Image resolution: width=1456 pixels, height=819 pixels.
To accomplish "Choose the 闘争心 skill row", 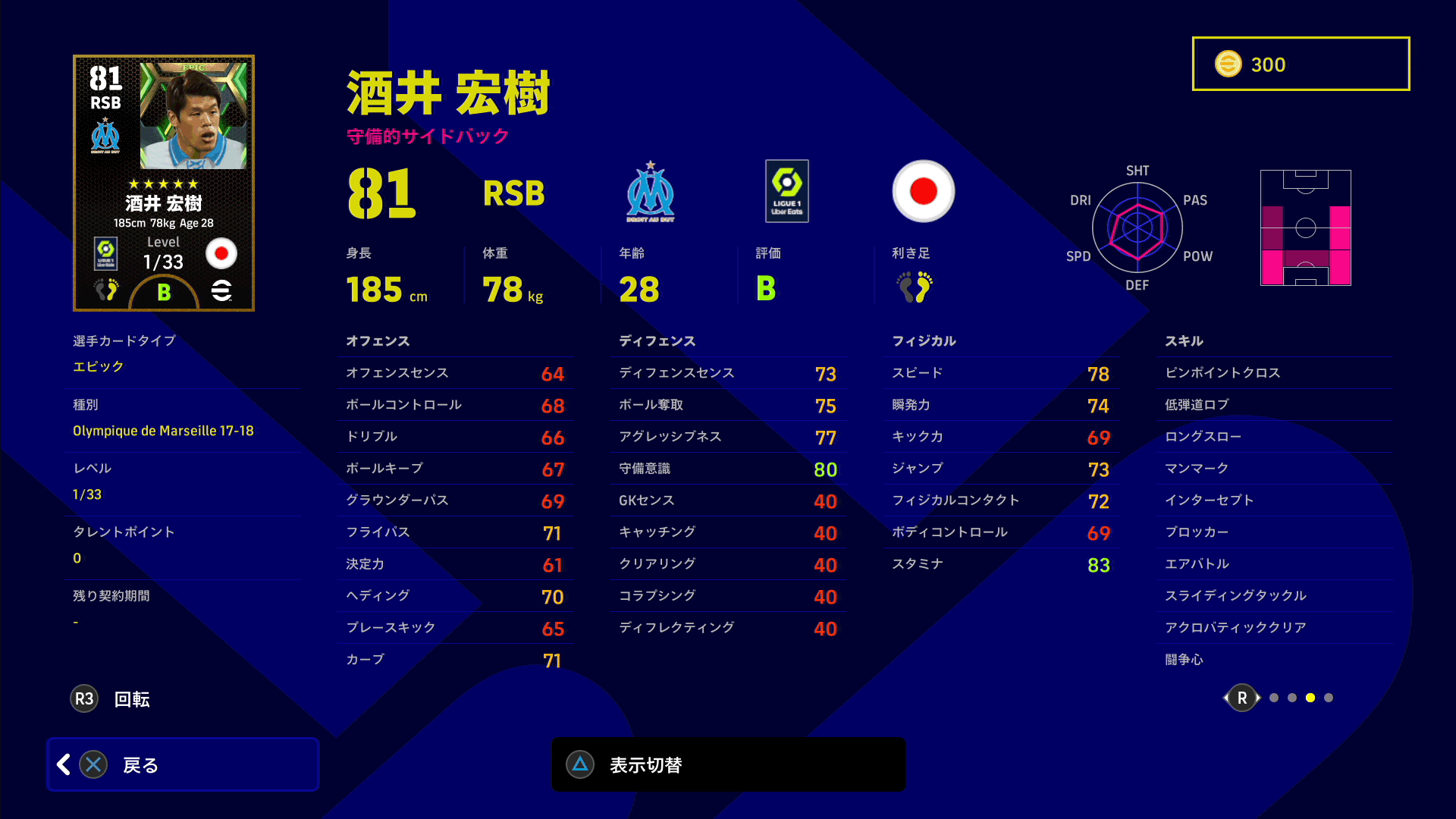I will (1279, 660).
